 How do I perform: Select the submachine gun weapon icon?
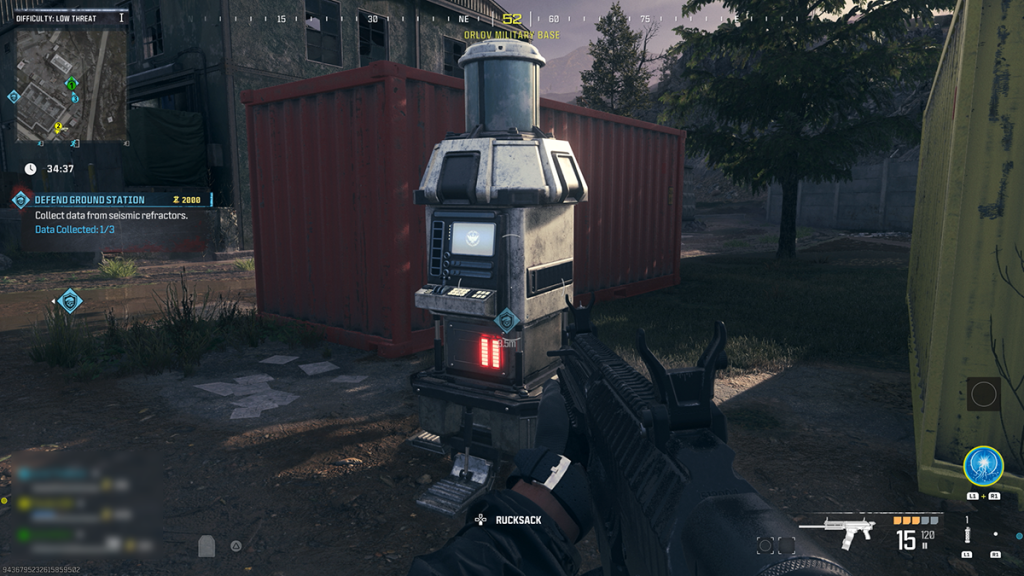[842, 530]
